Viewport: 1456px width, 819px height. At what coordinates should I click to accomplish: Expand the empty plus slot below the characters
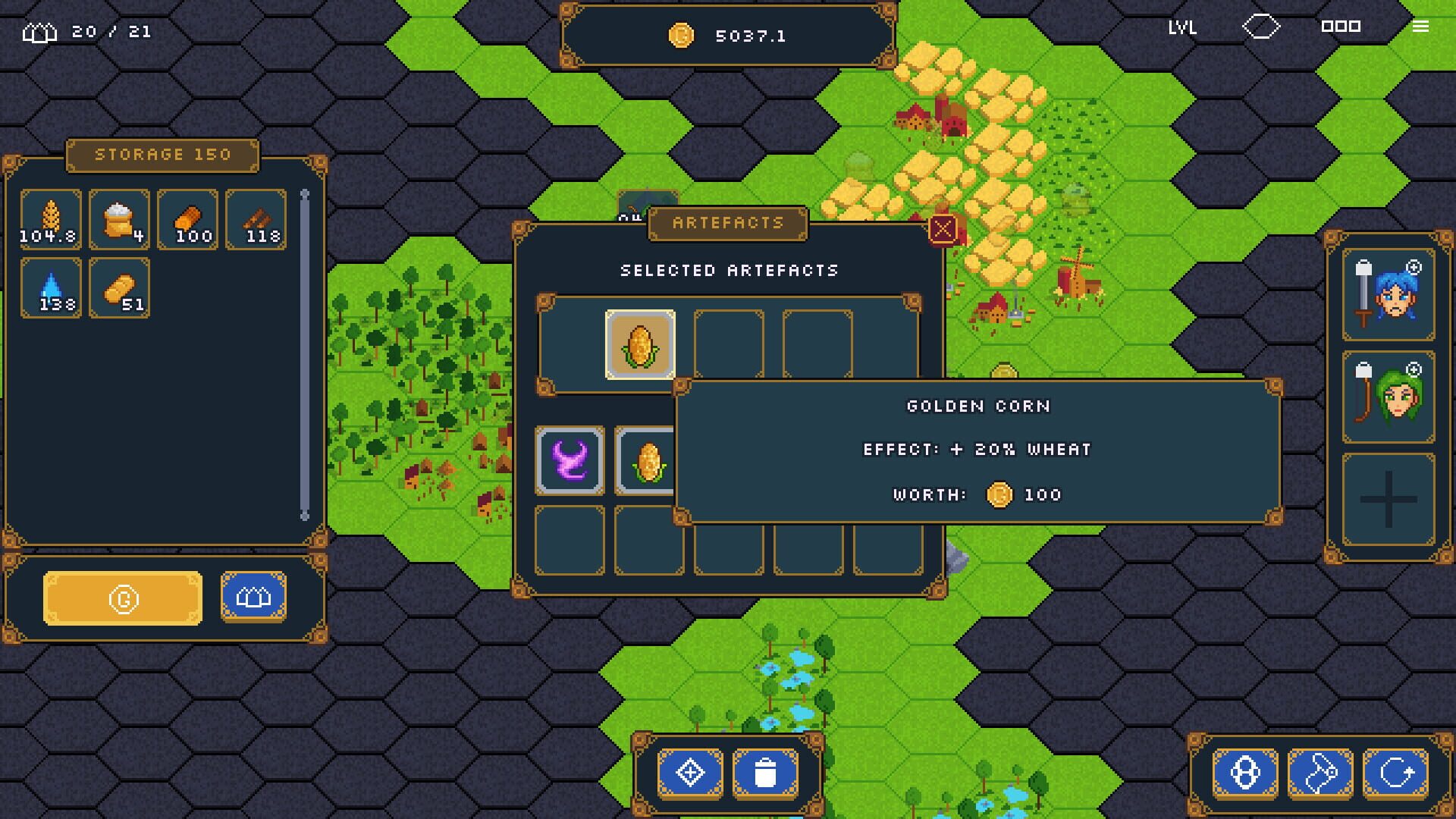[x=1386, y=498]
